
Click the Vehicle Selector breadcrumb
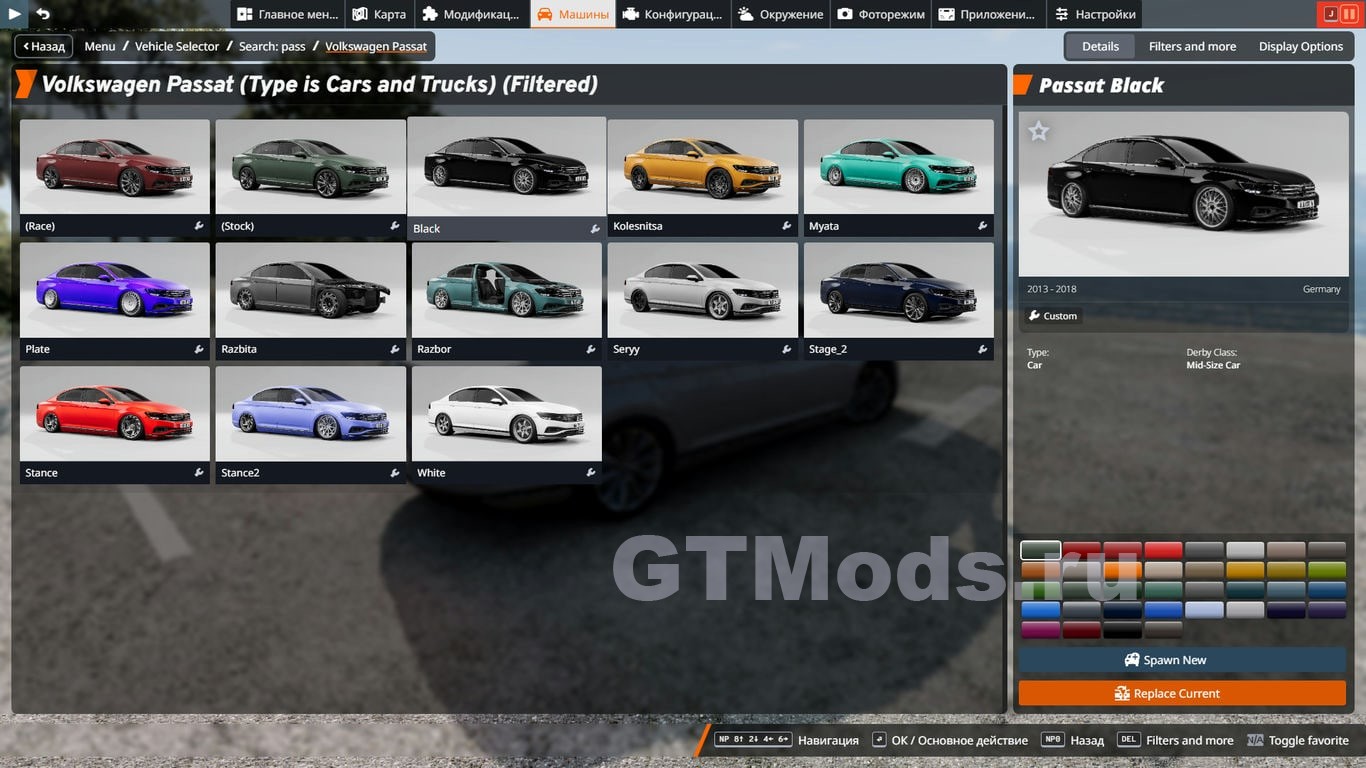tap(177, 46)
